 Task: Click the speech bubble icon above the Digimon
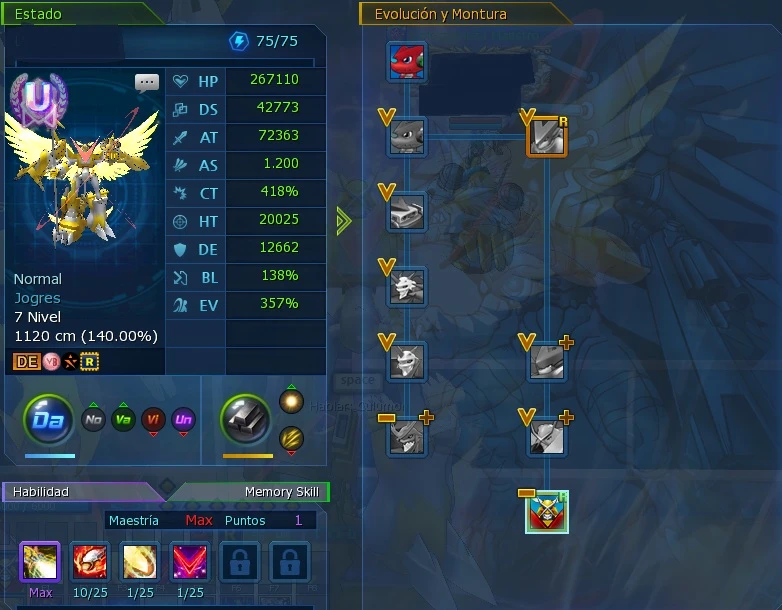tap(147, 83)
